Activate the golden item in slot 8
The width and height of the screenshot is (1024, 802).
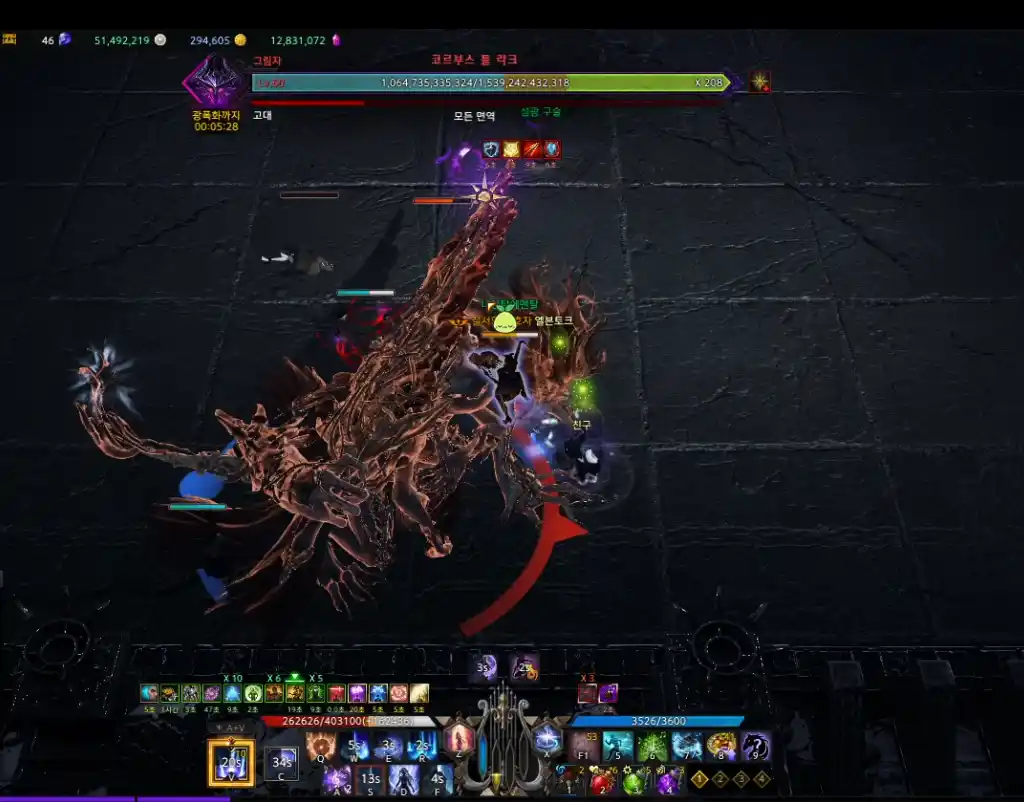[x=721, y=746]
